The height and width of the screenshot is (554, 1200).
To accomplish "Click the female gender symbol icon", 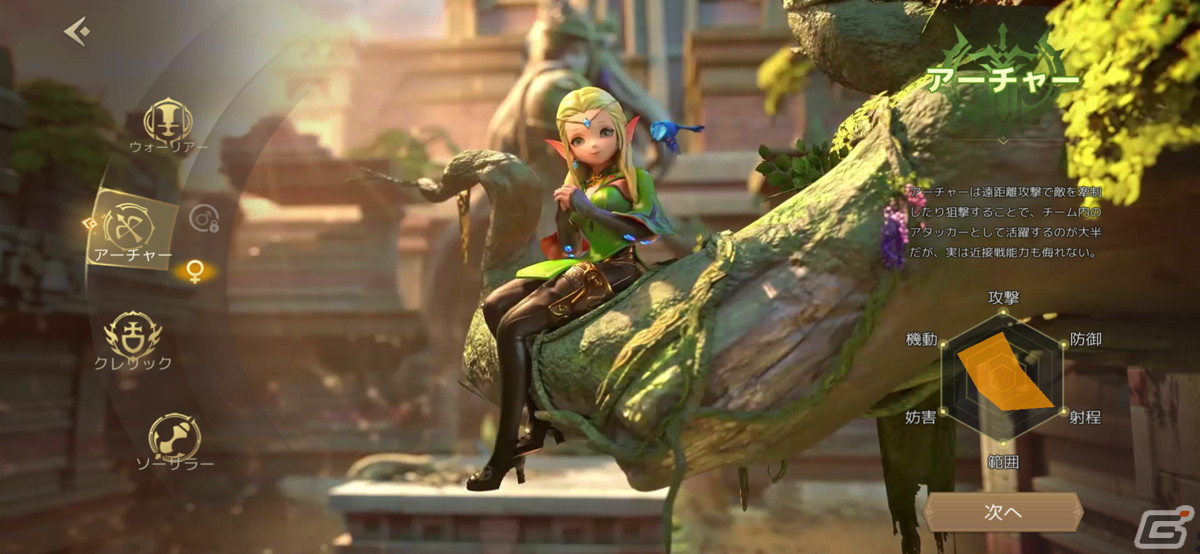I will (194, 271).
